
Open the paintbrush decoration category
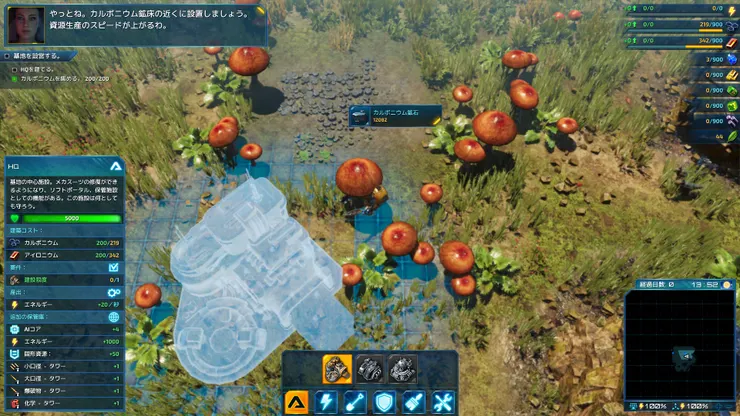coord(414,402)
